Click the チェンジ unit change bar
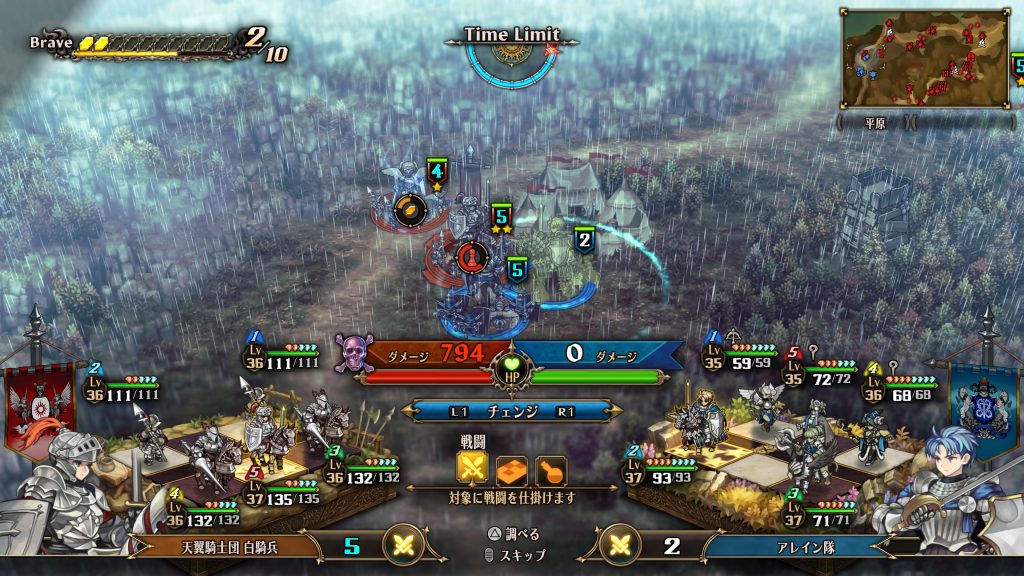The width and height of the screenshot is (1024, 576). click(512, 411)
